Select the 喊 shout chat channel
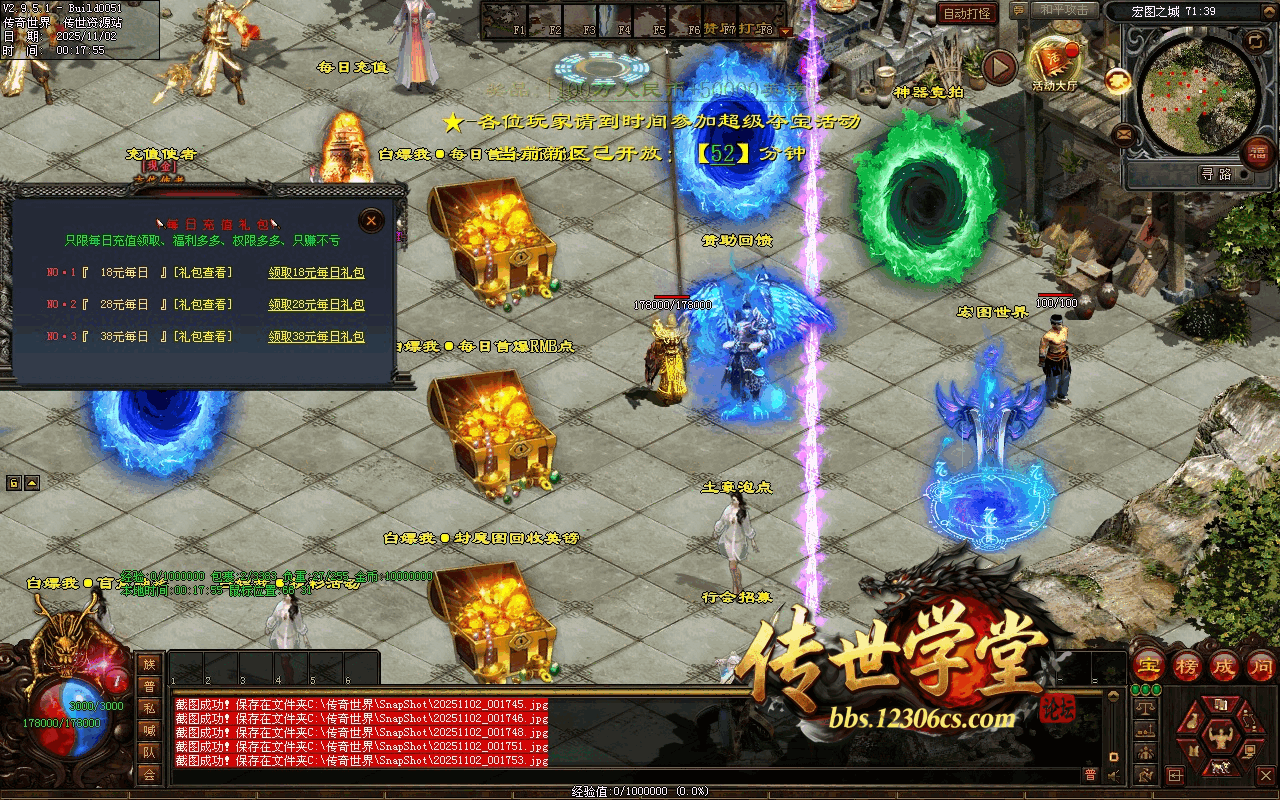This screenshot has height=800, width=1280. [x=149, y=730]
